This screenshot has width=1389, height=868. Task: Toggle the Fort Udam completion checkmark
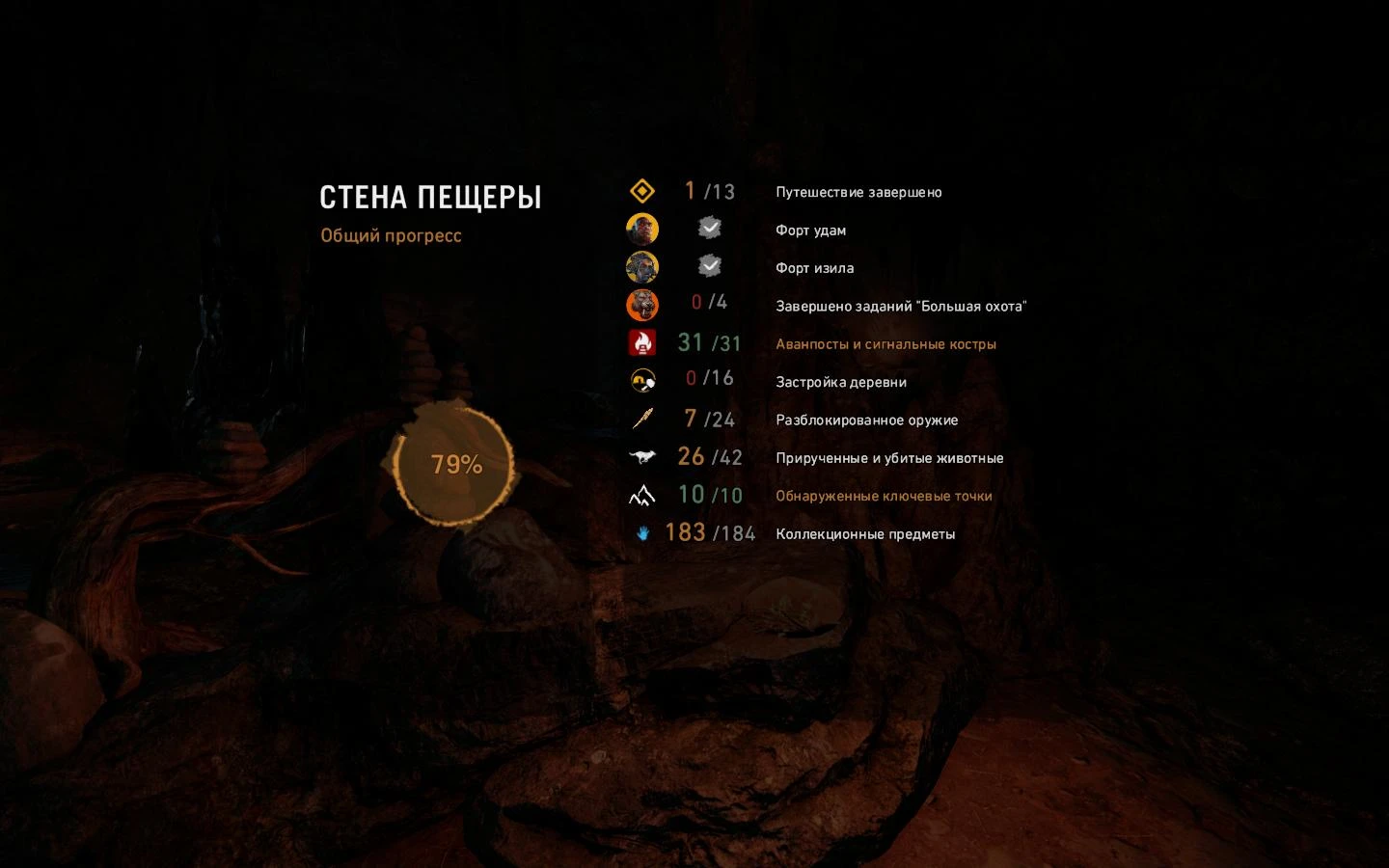tap(711, 228)
